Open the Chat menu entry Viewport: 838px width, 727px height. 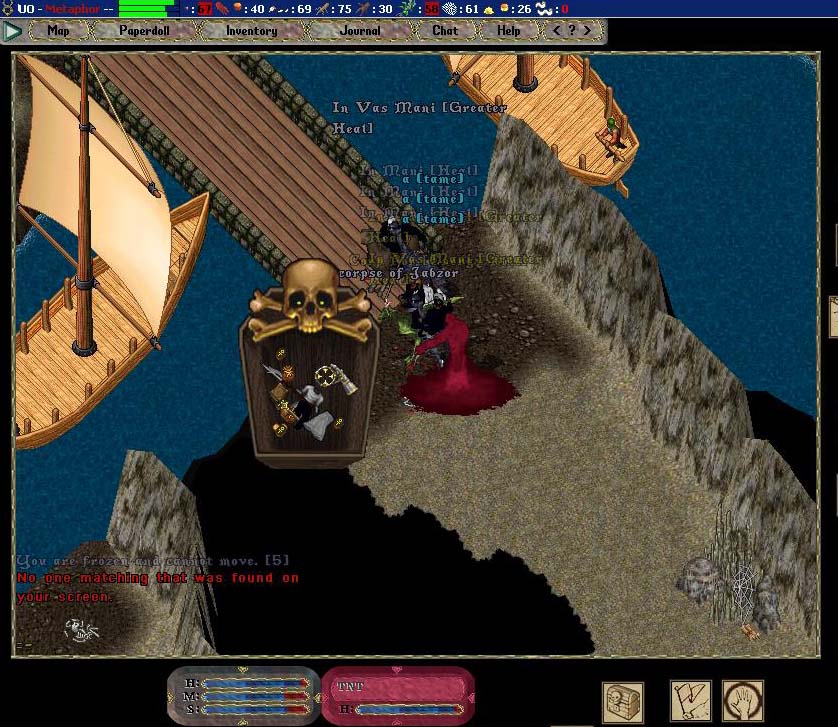pos(445,31)
